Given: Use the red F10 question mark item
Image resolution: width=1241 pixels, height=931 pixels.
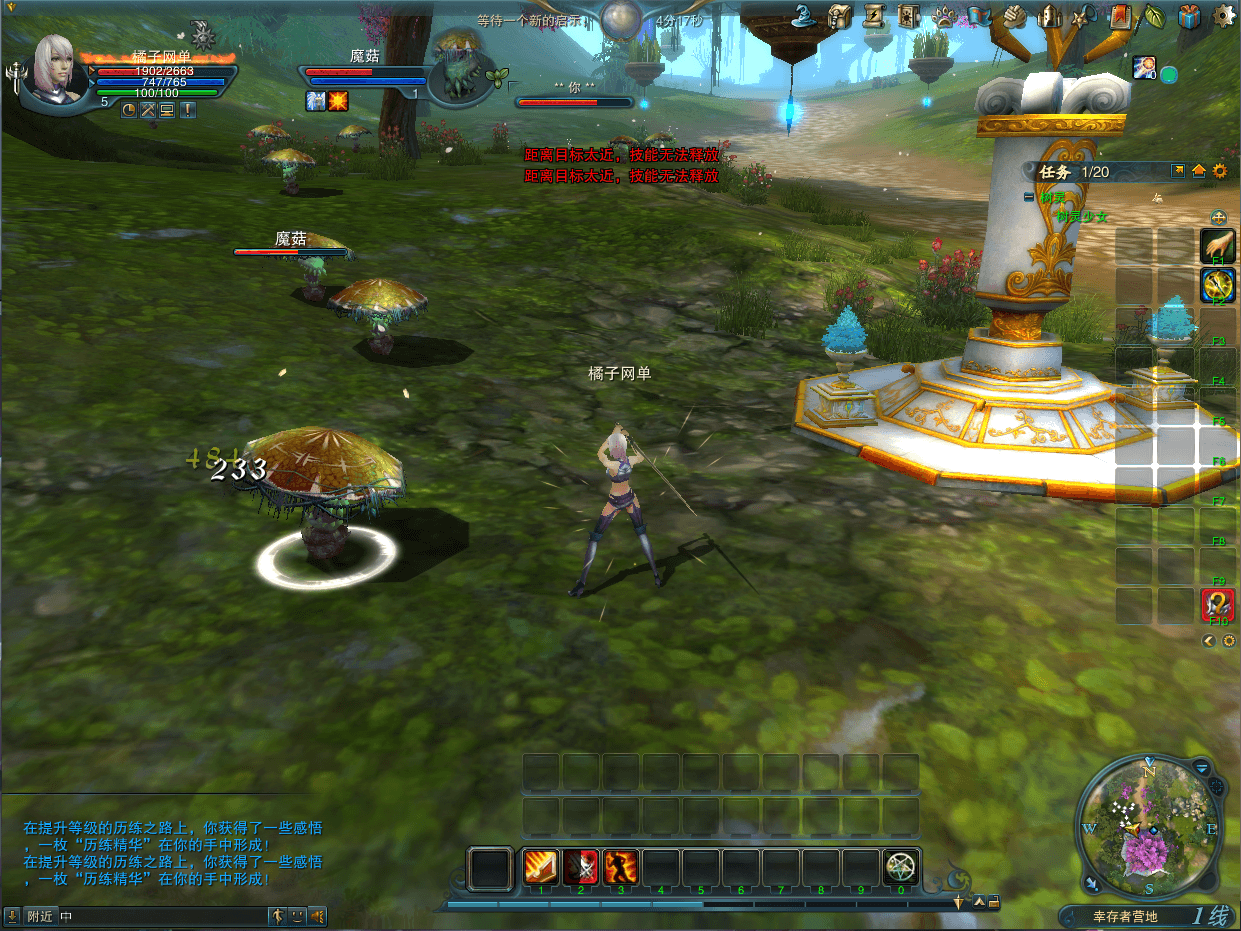Looking at the screenshot, I should pos(1218,605).
